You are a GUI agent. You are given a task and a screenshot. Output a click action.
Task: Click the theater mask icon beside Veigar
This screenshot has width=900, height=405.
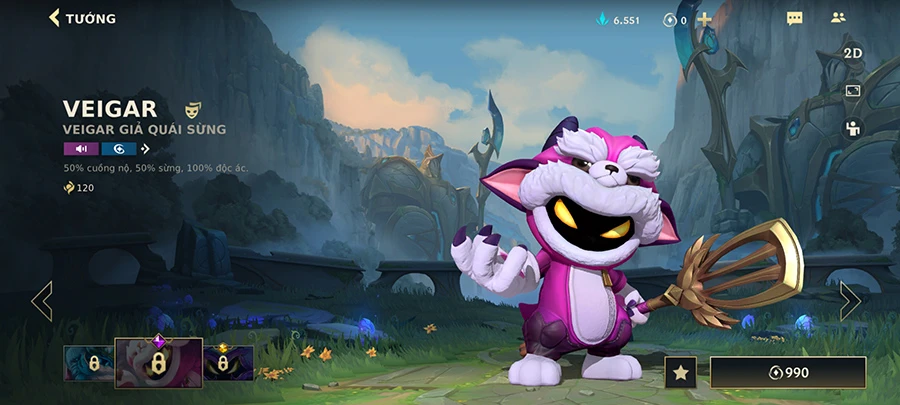click(193, 108)
